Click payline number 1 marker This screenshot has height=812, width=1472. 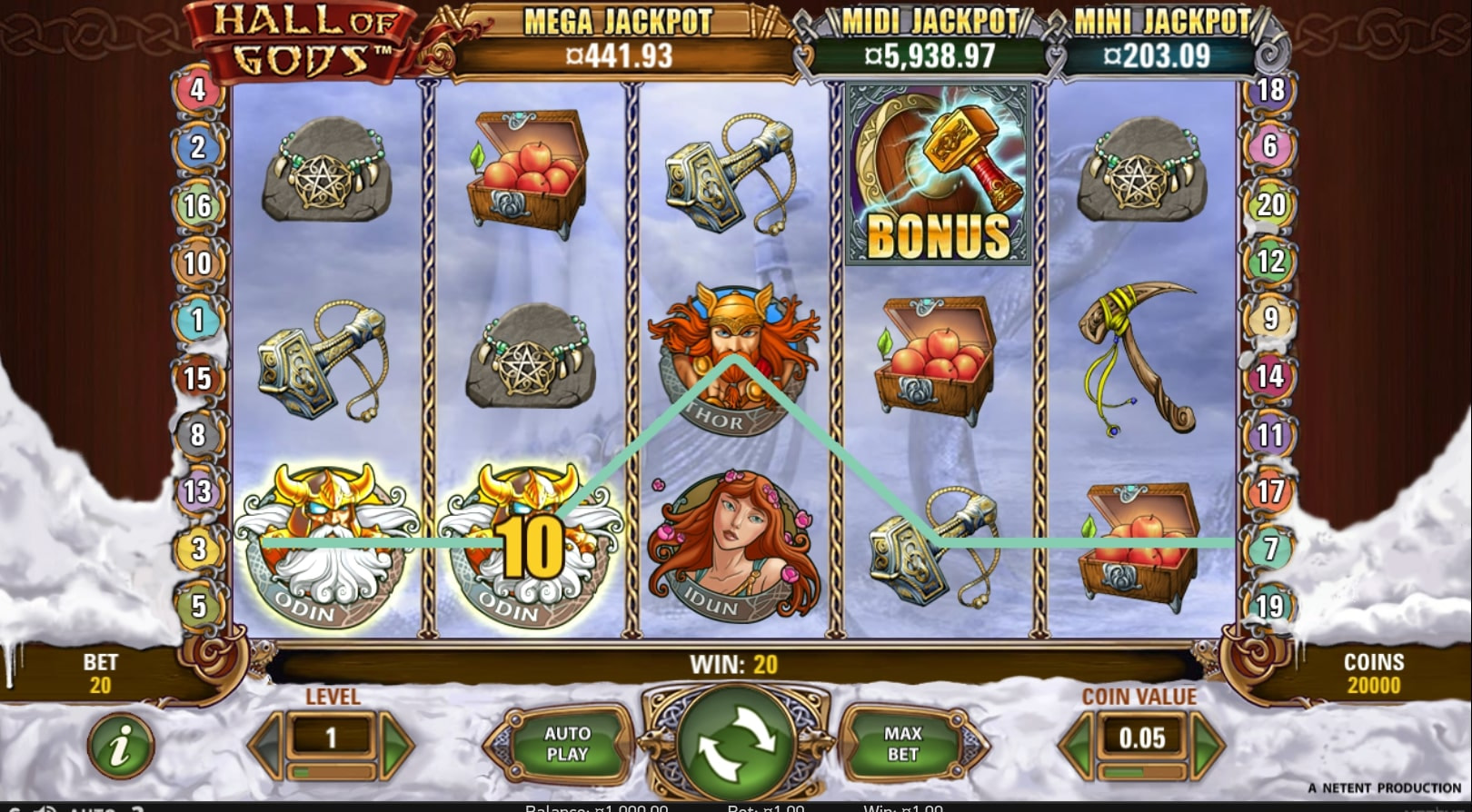(x=198, y=320)
